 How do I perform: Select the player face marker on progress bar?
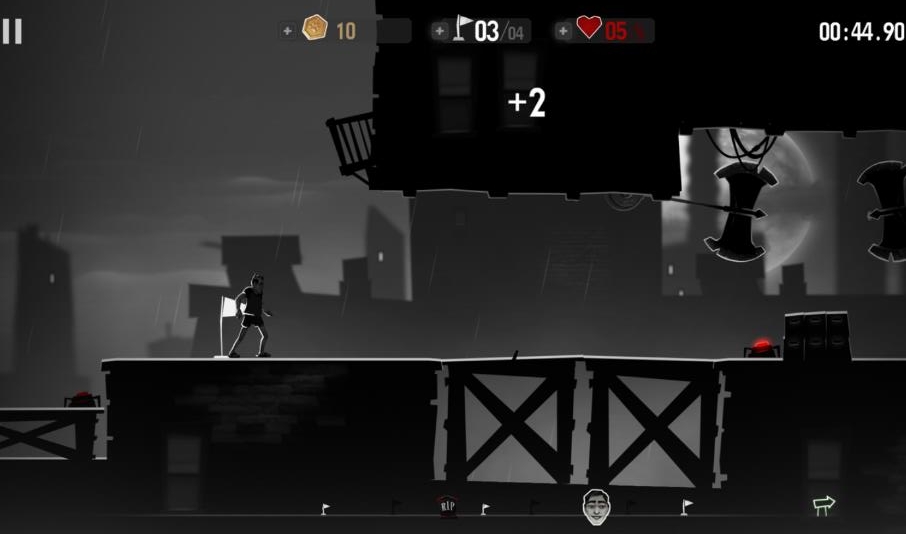pyautogui.click(x=596, y=505)
